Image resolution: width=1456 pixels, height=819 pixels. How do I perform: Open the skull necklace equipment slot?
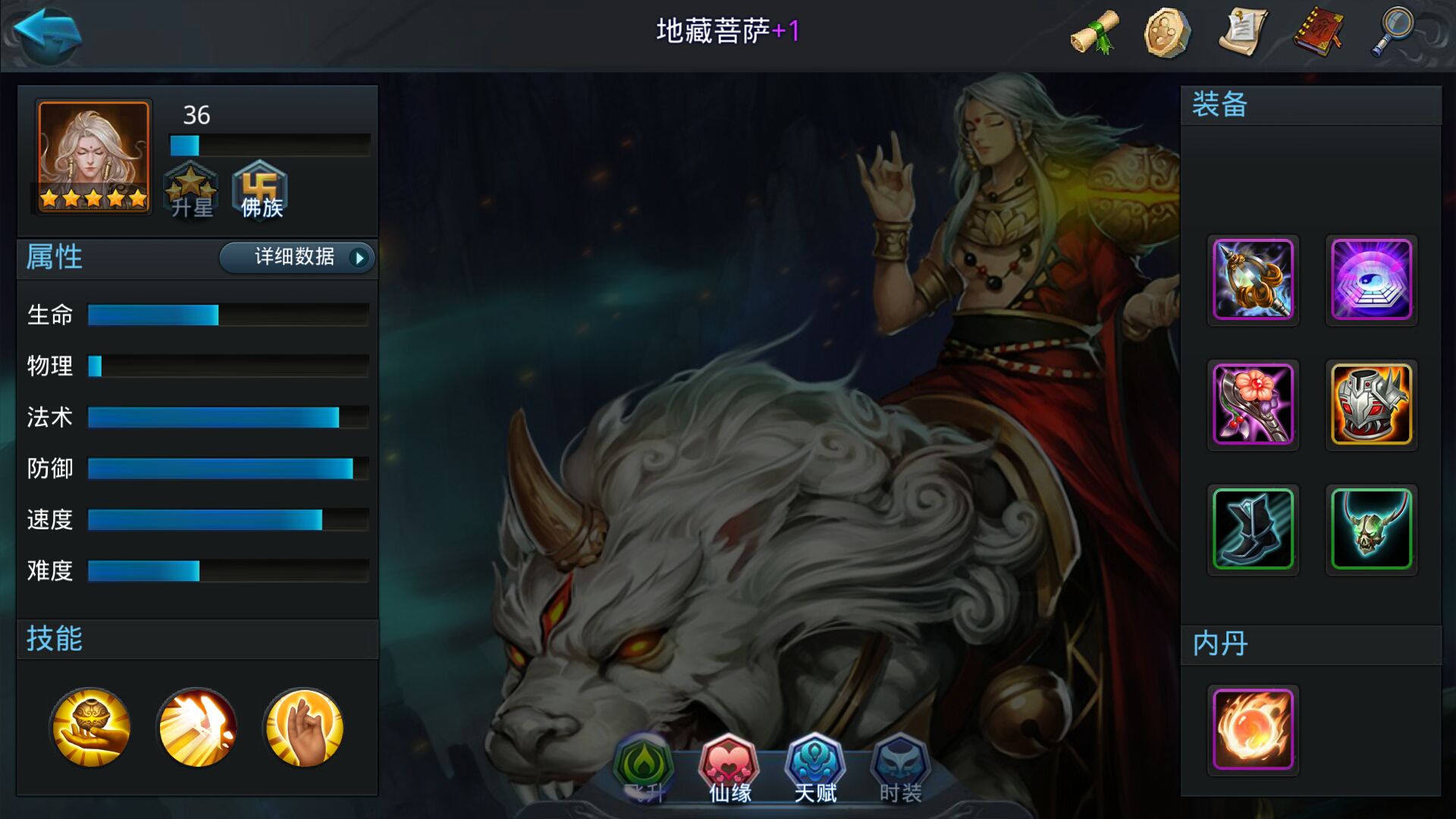coord(1371,529)
